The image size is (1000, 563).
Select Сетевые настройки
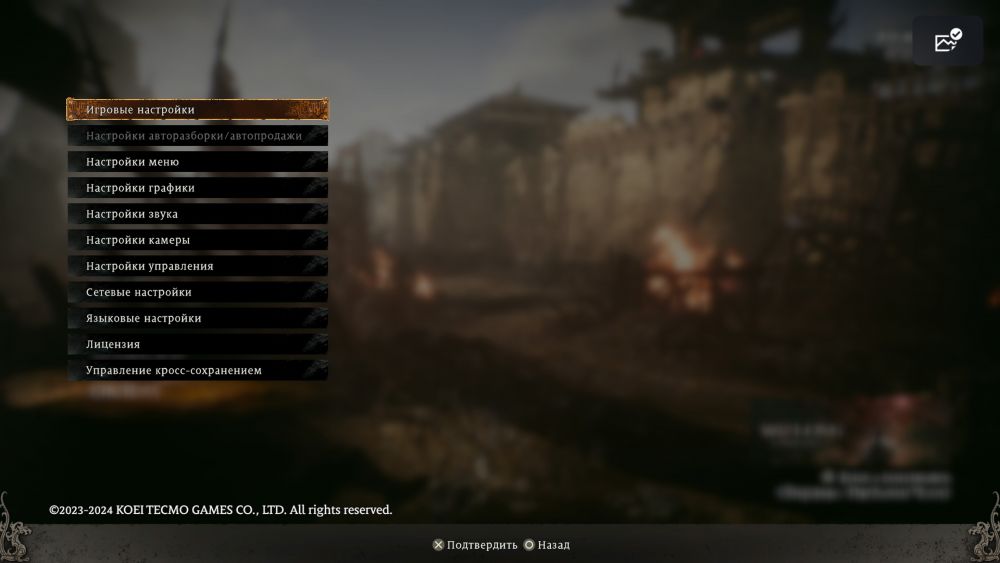pyautogui.click(x=197, y=291)
